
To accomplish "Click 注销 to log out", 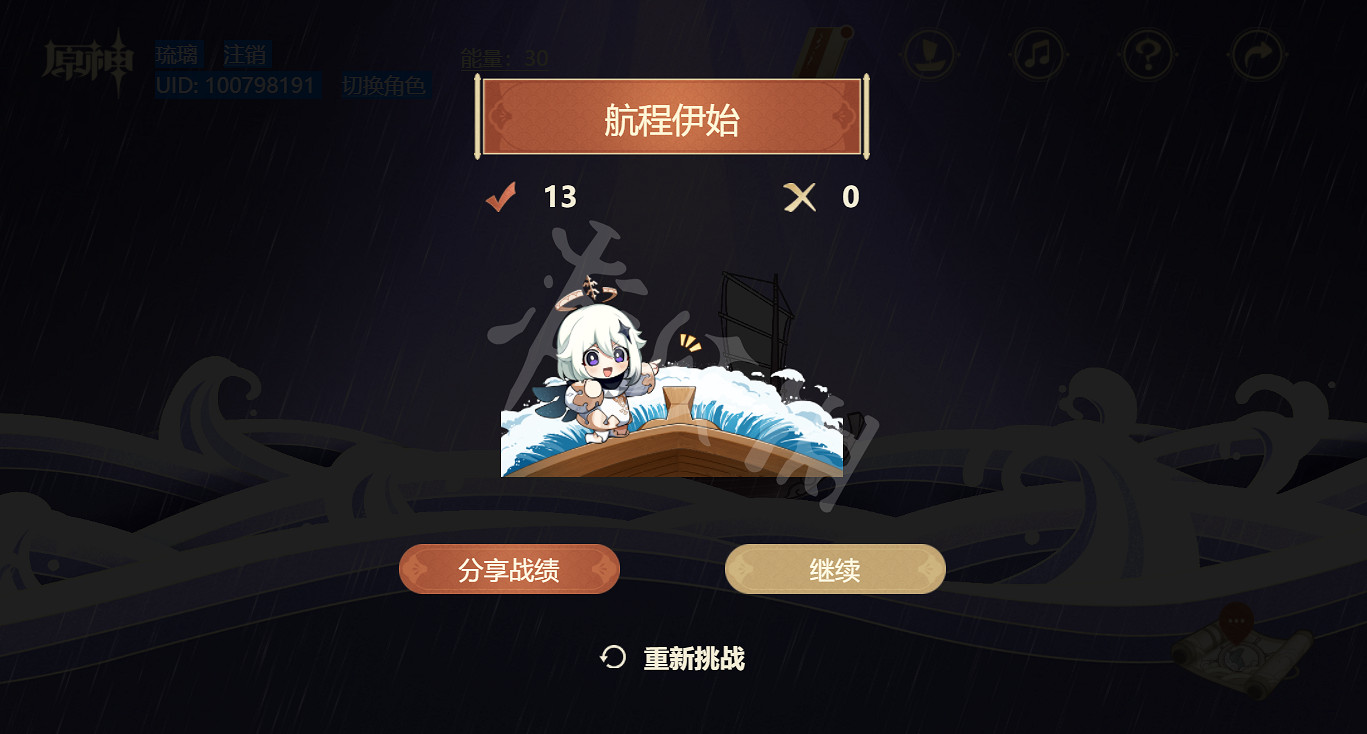I will (244, 54).
